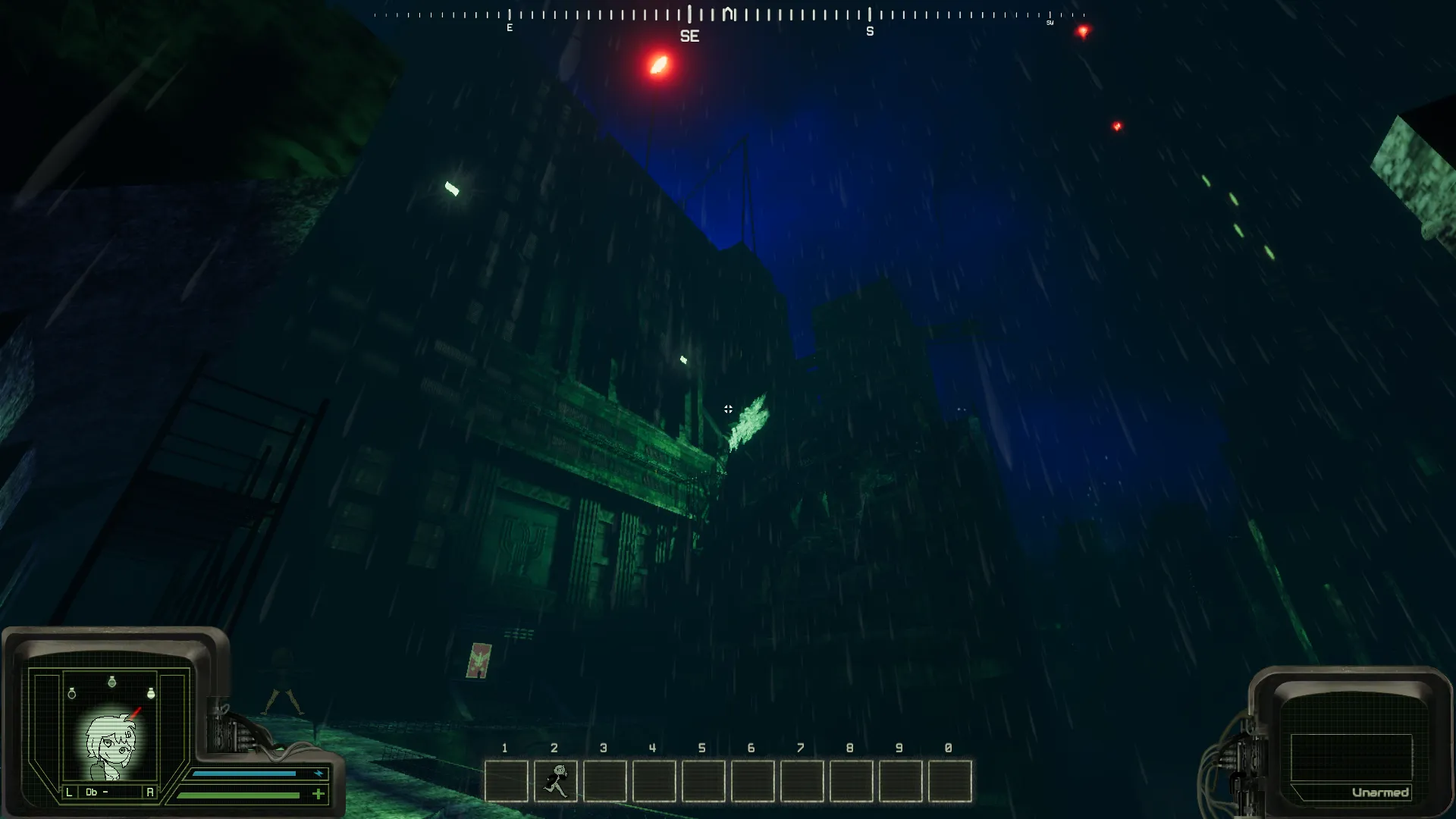Select the SE marker on the compass bar
Image resolution: width=1456 pixels, height=819 pixels.
pyautogui.click(x=691, y=35)
